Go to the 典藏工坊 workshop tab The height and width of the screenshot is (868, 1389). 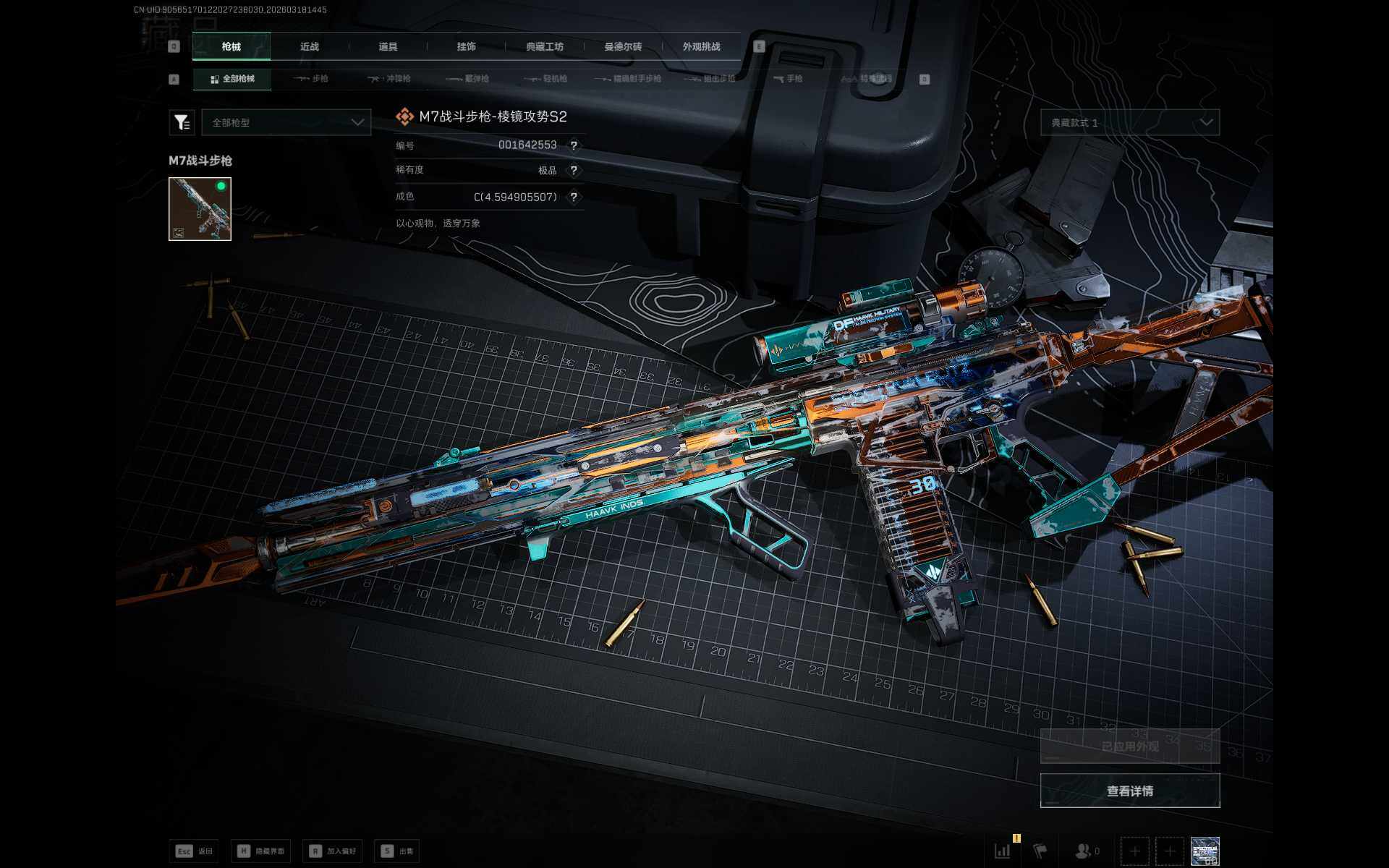pyautogui.click(x=545, y=46)
